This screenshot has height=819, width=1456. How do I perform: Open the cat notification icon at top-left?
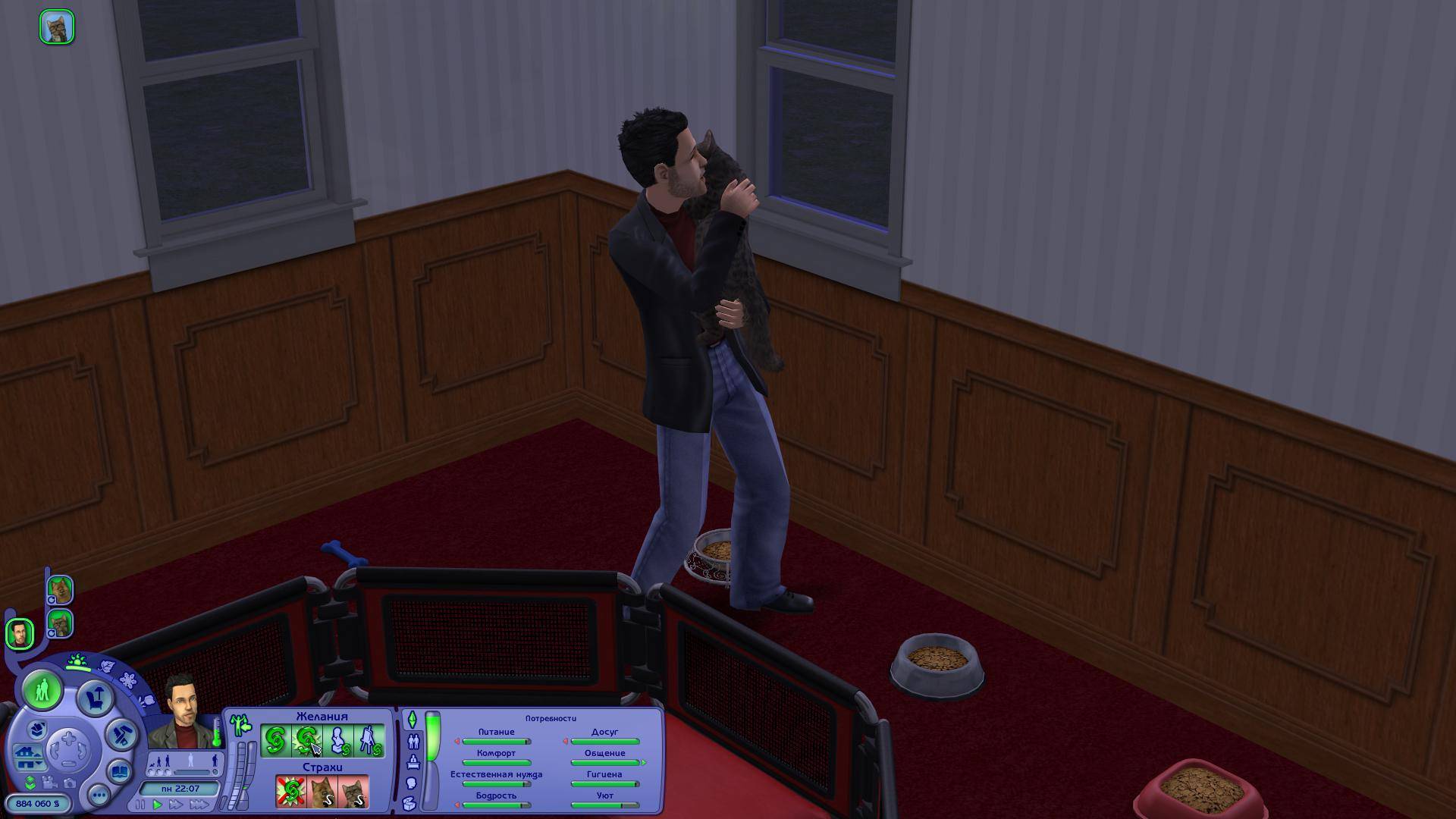(57, 27)
